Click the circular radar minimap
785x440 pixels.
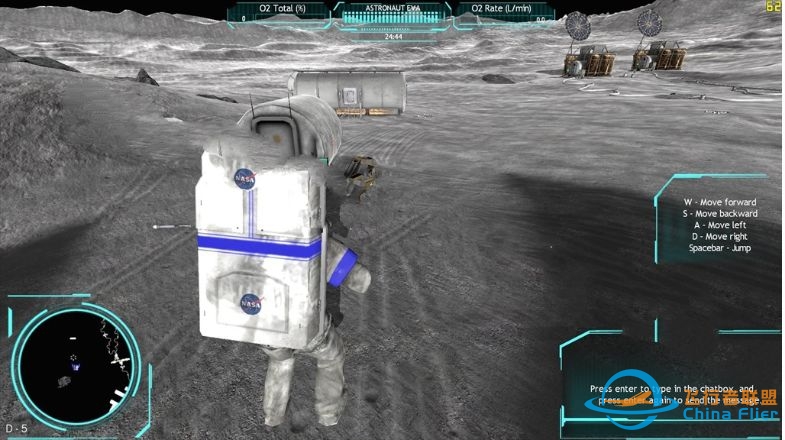[77, 359]
